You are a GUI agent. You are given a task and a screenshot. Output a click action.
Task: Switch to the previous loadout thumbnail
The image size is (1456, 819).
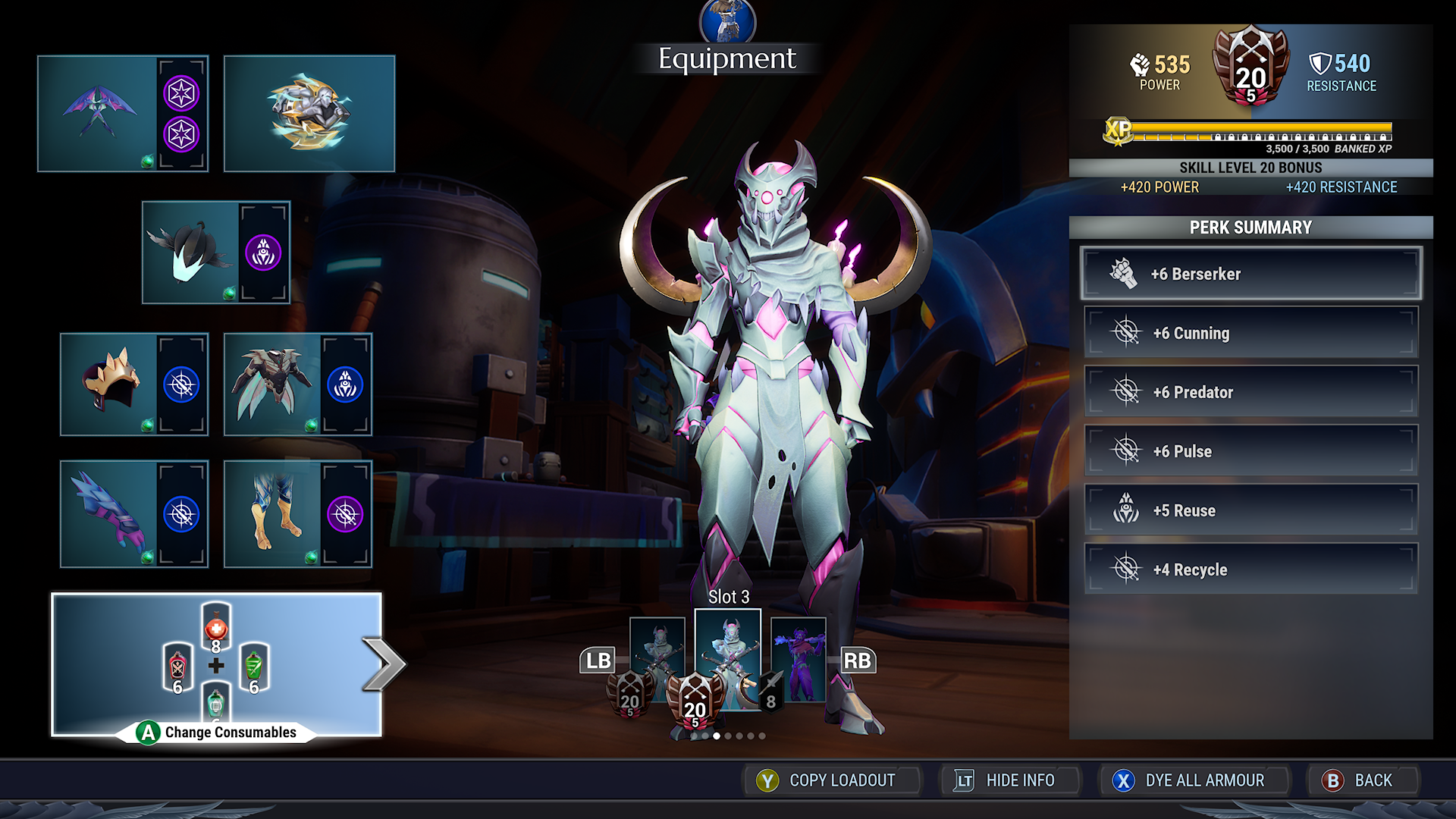tap(657, 658)
